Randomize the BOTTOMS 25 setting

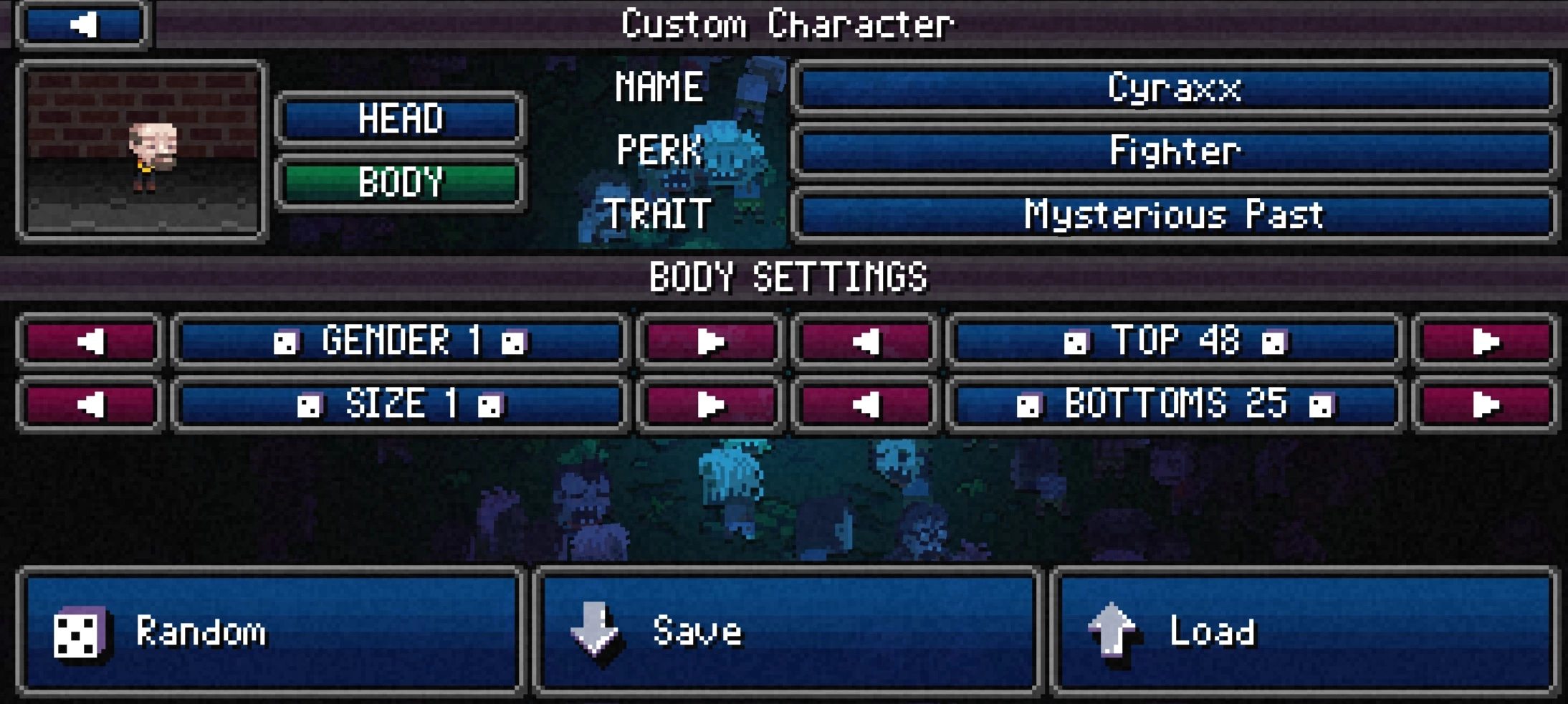click(x=1175, y=405)
